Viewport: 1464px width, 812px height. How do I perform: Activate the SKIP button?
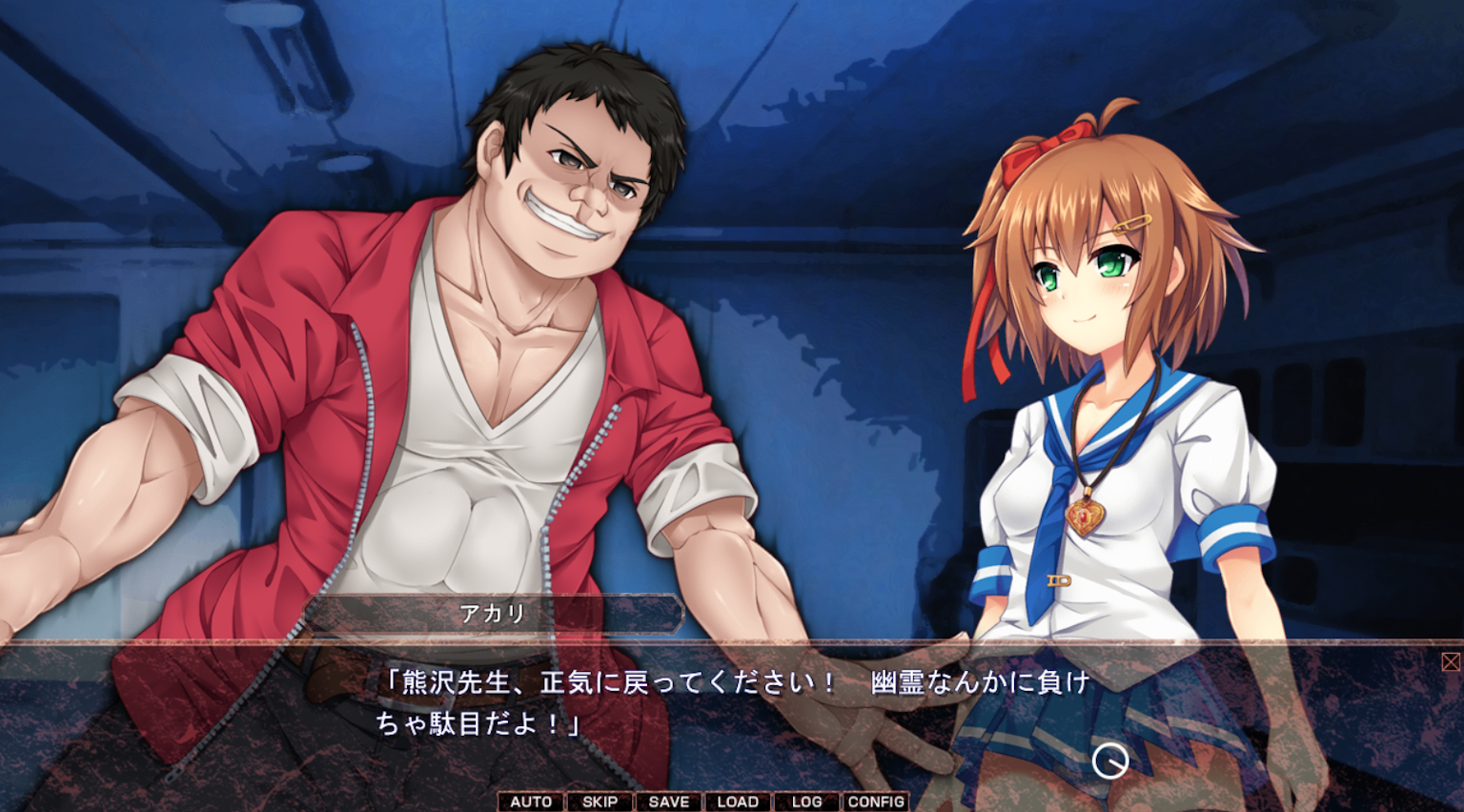(x=600, y=802)
